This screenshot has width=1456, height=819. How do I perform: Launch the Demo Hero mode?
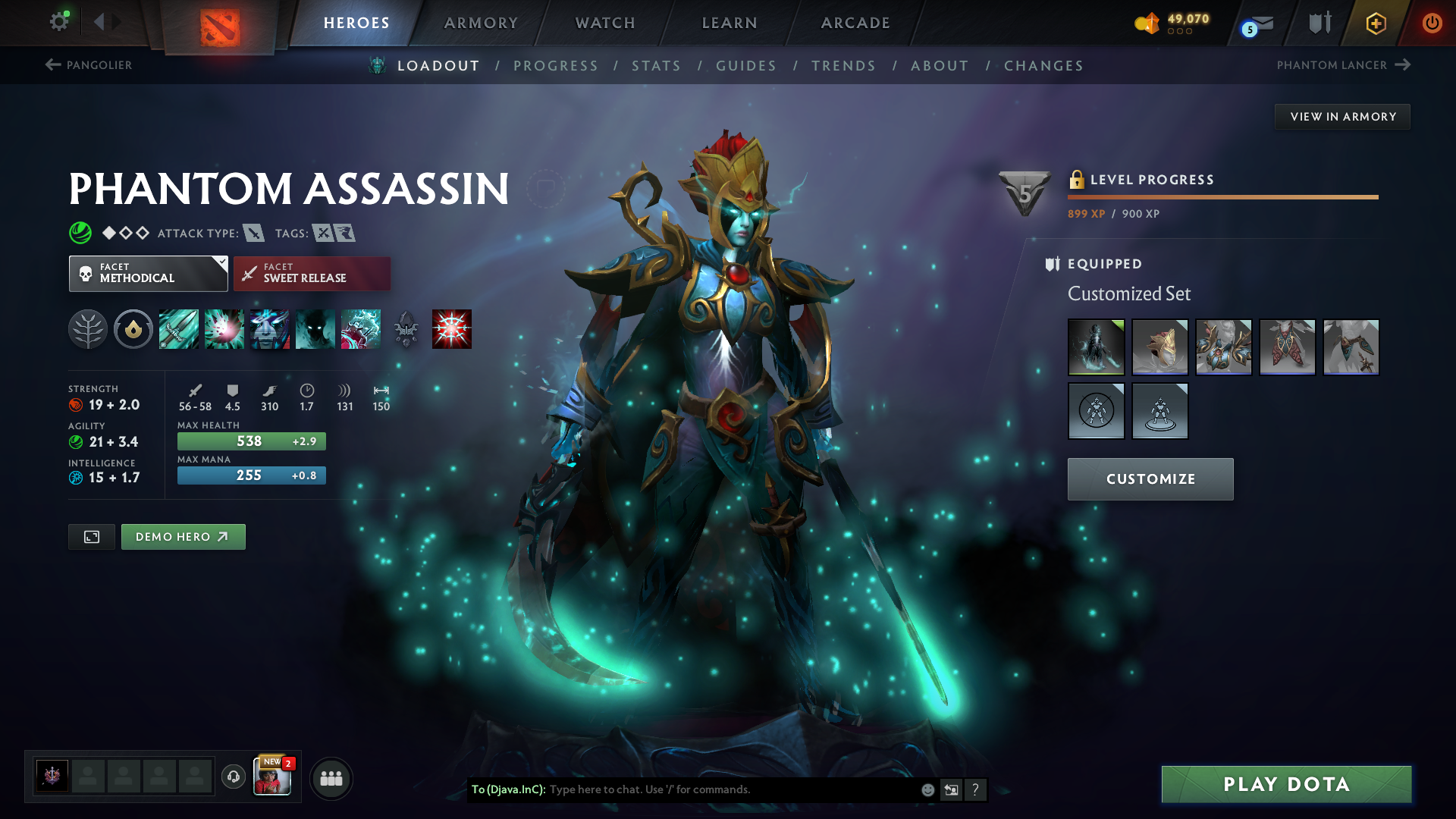coord(183,537)
